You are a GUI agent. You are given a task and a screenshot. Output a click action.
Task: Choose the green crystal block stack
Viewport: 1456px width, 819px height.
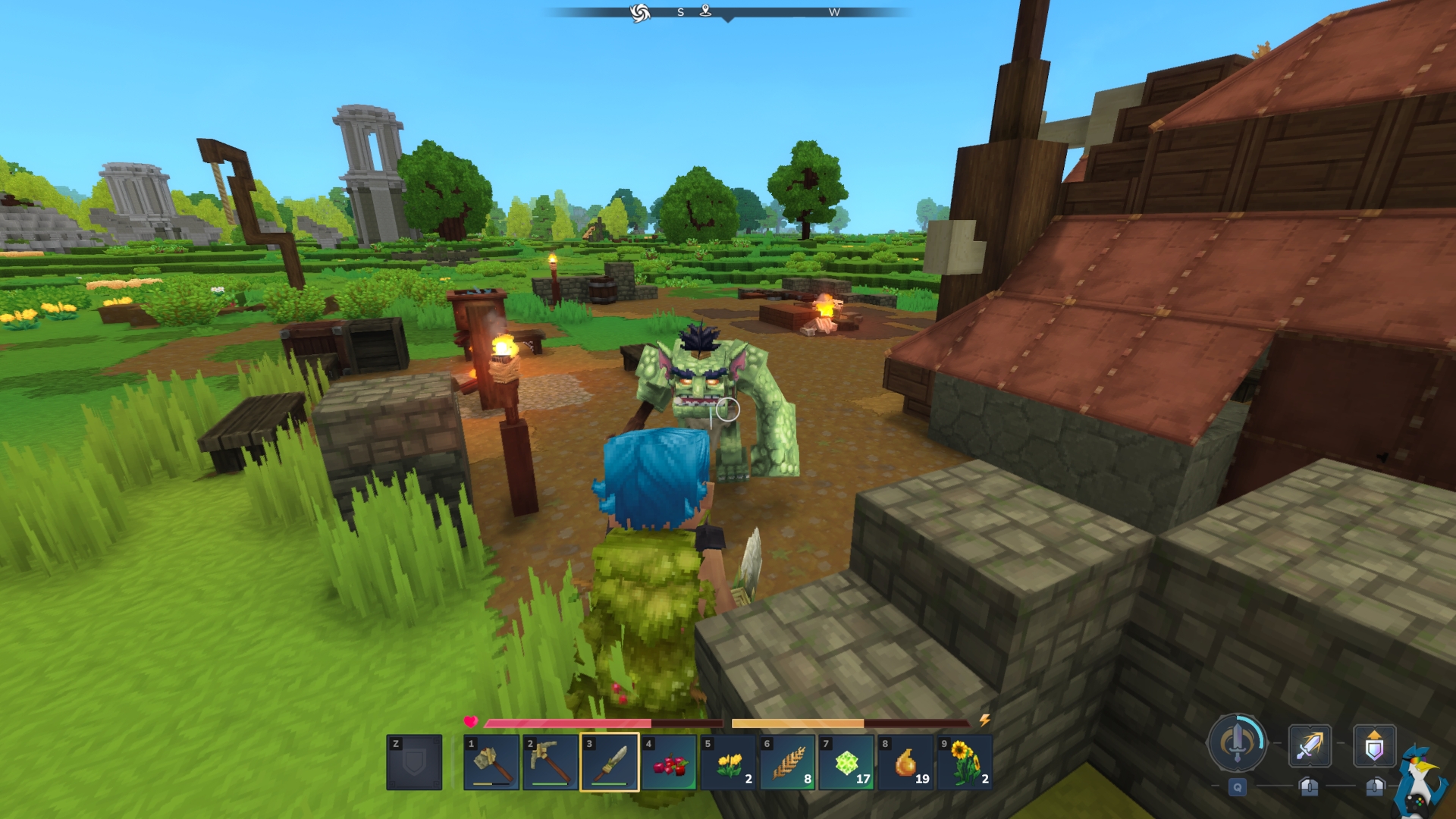click(x=846, y=763)
